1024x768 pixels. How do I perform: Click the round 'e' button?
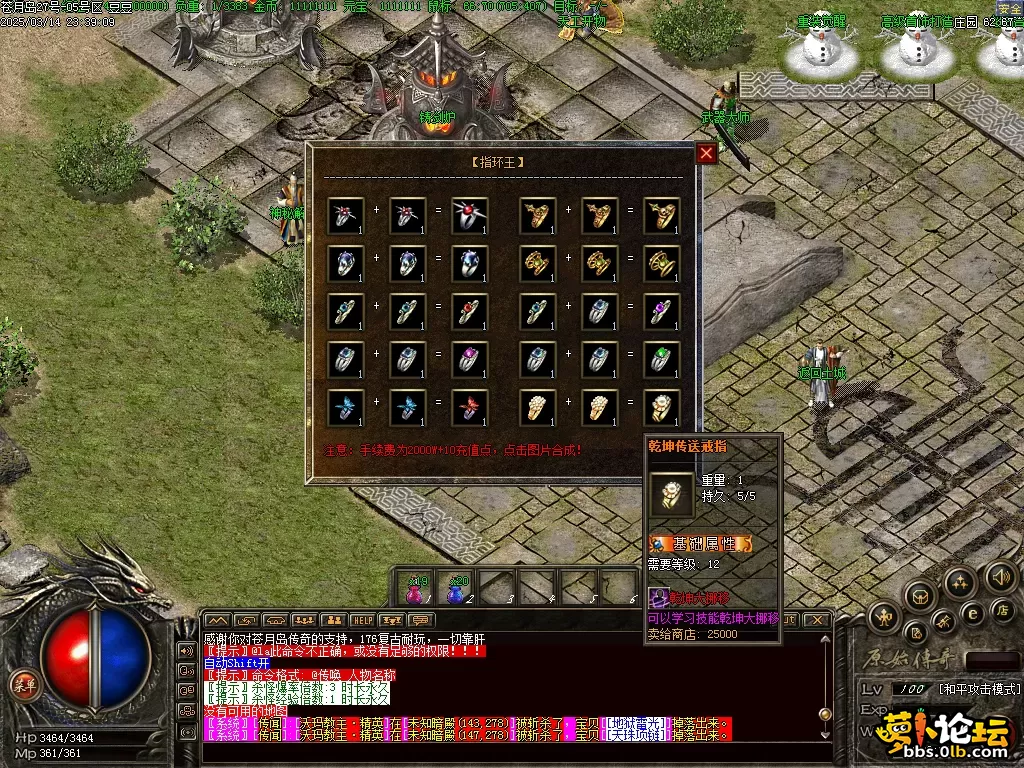coord(971,612)
